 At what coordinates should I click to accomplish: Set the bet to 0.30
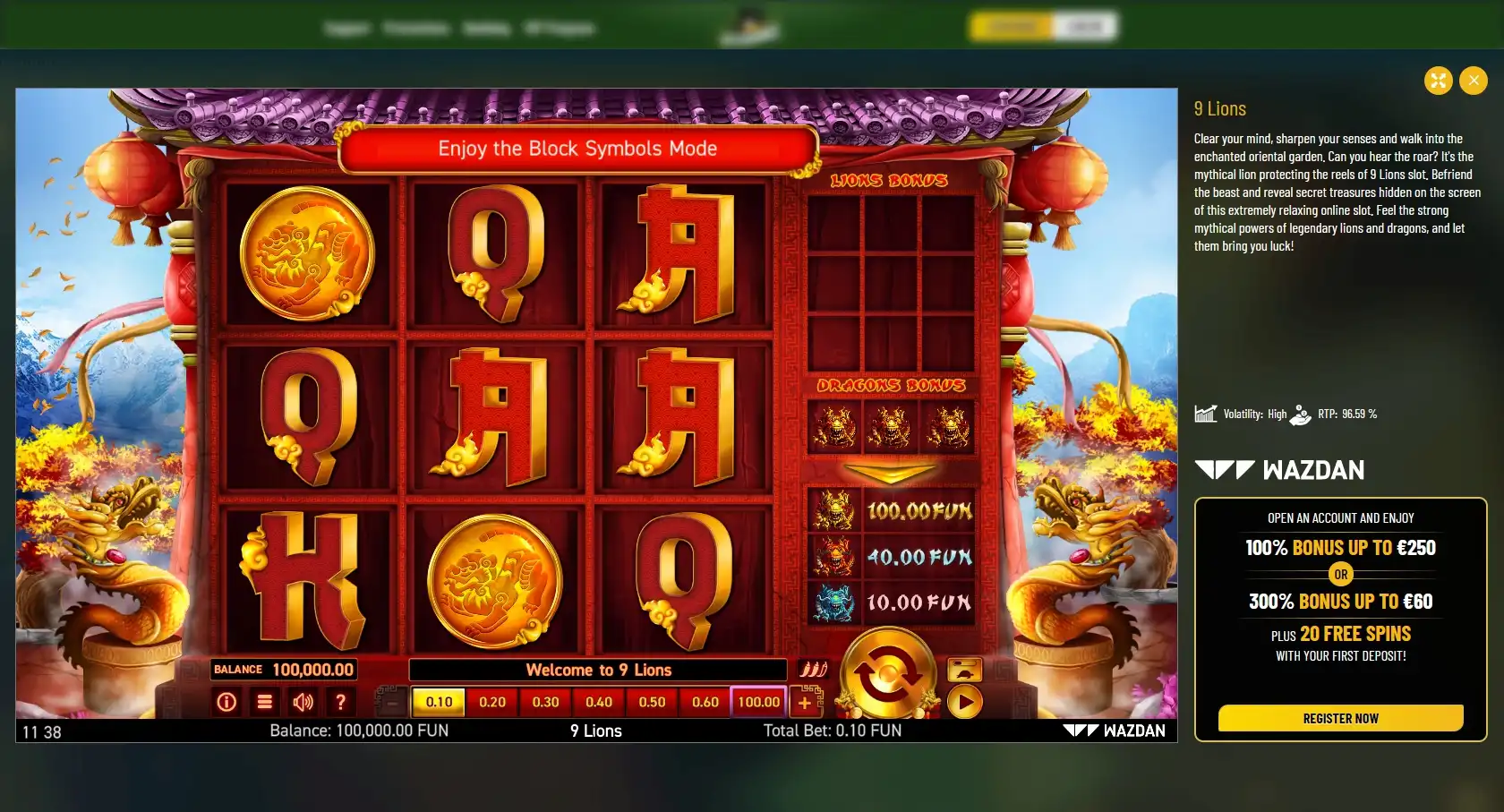pos(545,702)
